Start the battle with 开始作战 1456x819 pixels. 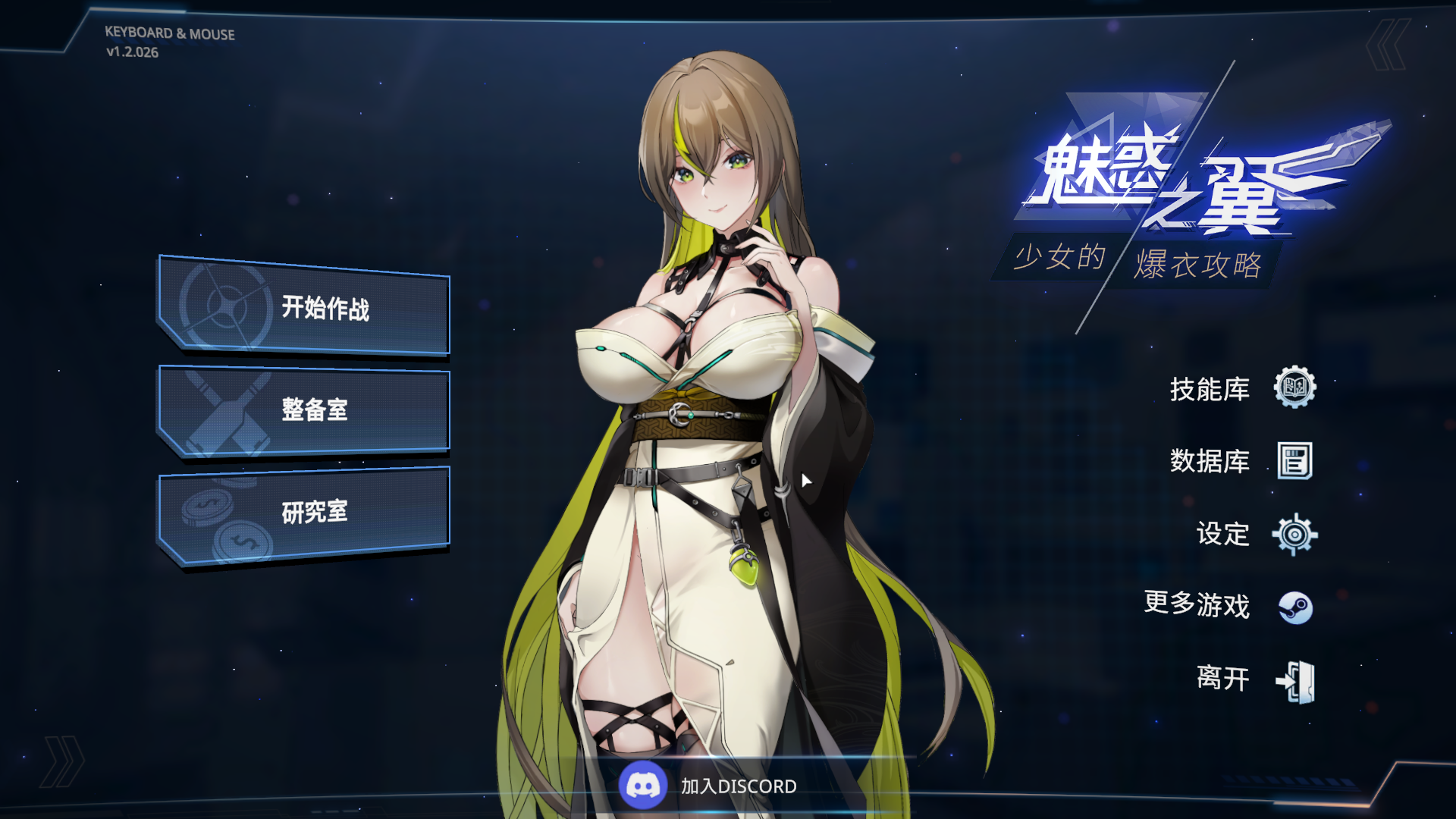click(305, 308)
